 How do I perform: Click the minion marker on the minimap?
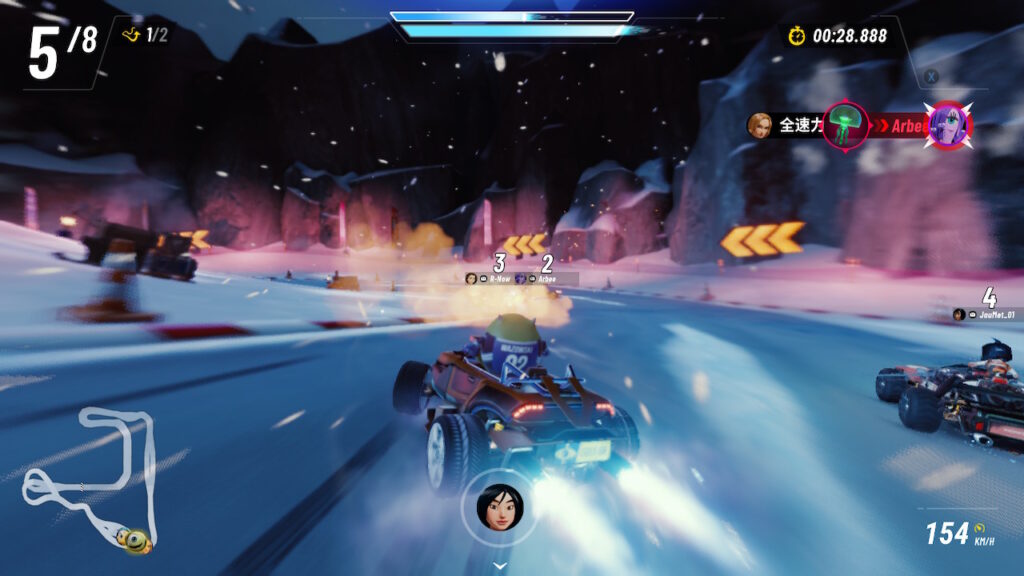click(x=135, y=541)
